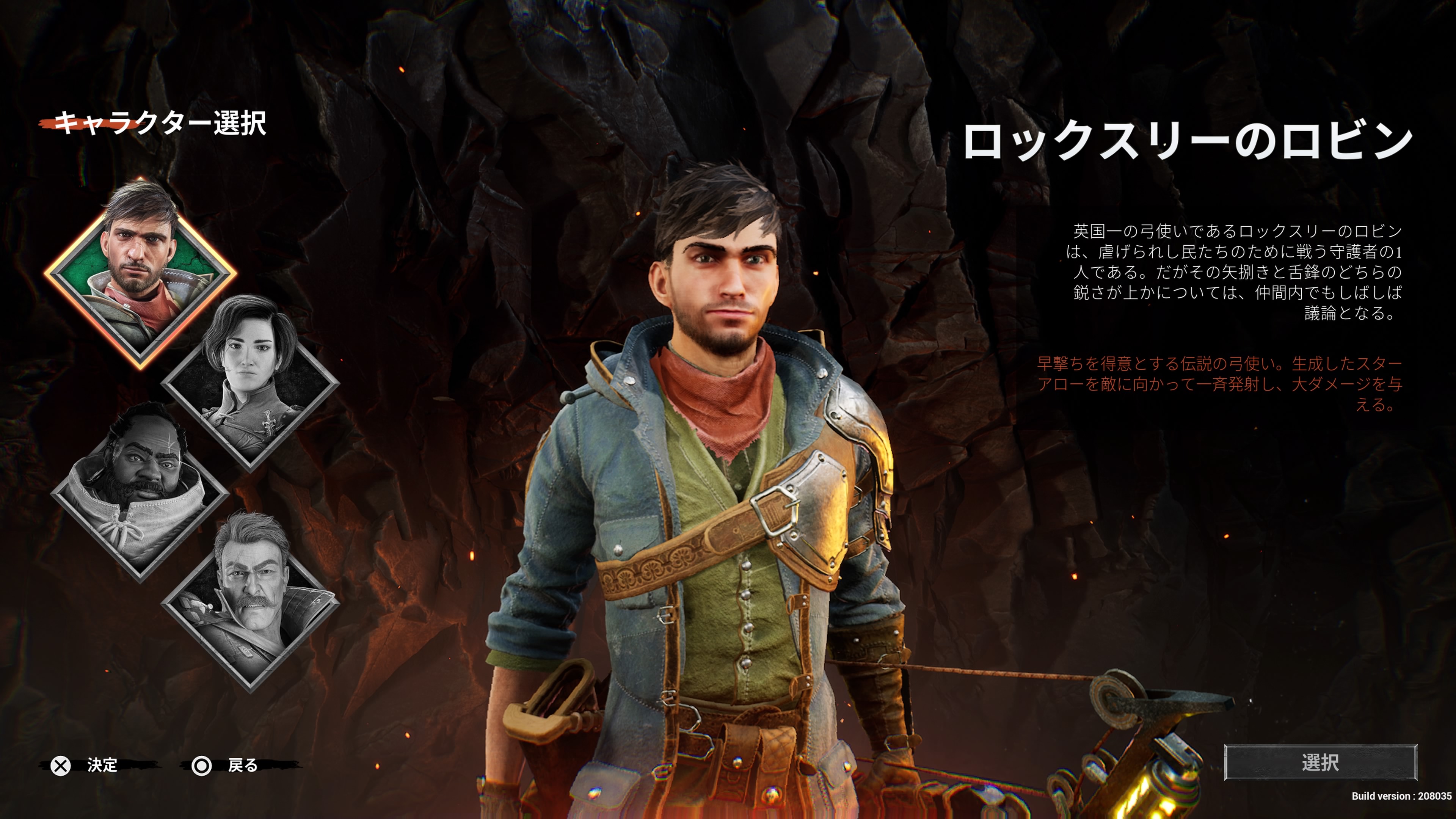This screenshot has height=819, width=1456.
Task: Go back using the 戻る option
Action: point(242,765)
